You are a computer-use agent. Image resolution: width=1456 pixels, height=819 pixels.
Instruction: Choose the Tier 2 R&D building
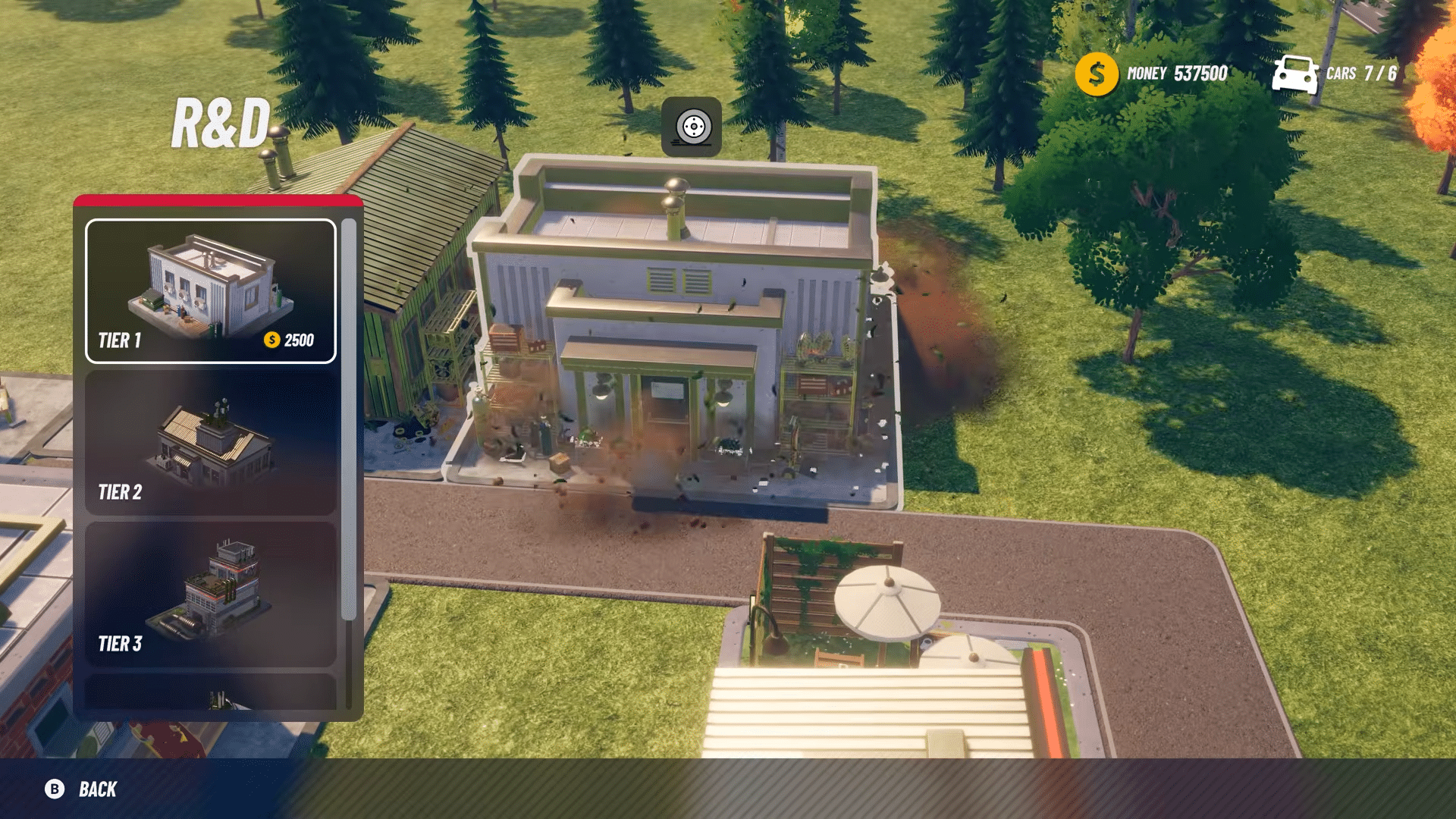[210, 443]
